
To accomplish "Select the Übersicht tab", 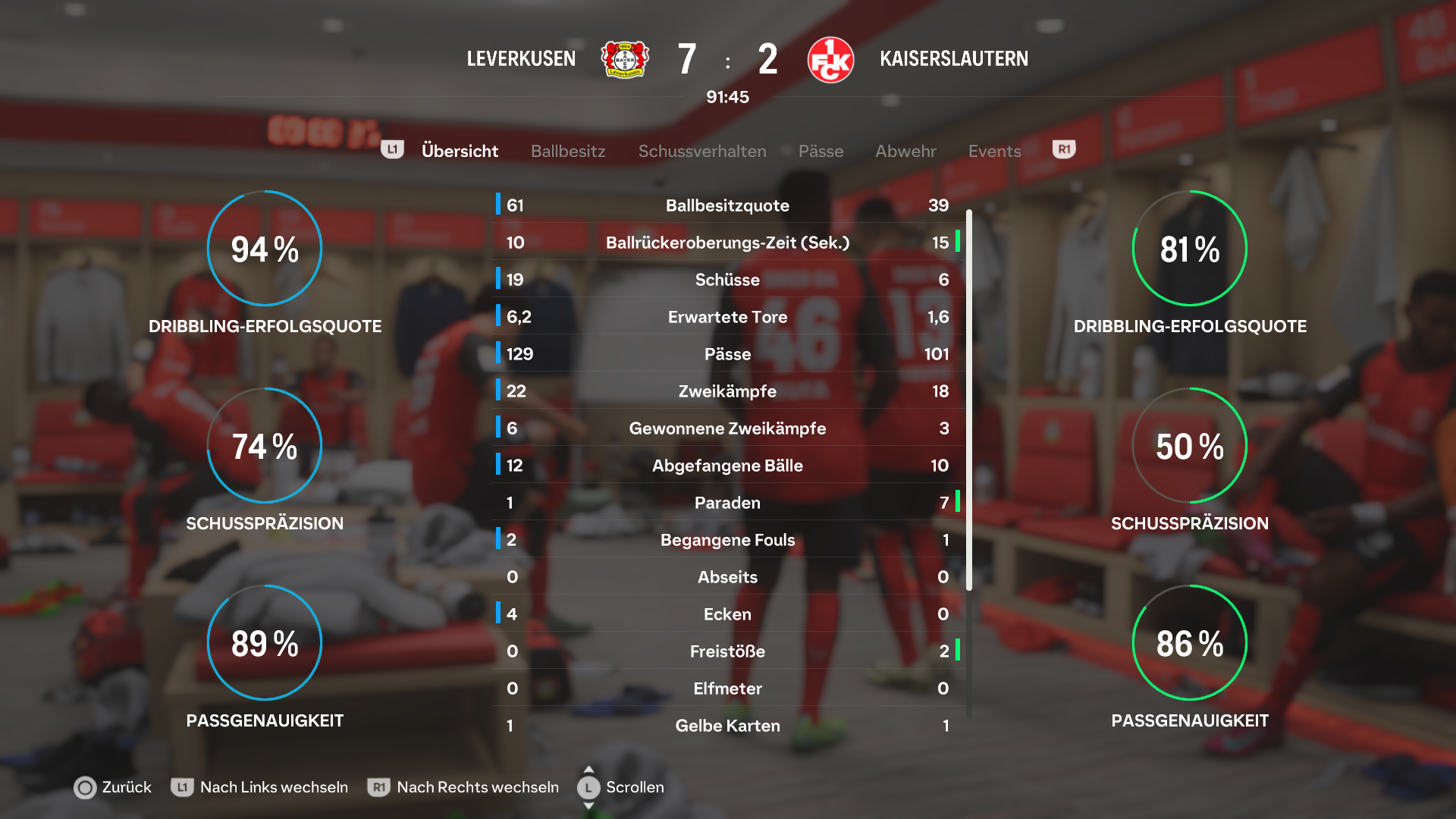I will click(460, 151).
